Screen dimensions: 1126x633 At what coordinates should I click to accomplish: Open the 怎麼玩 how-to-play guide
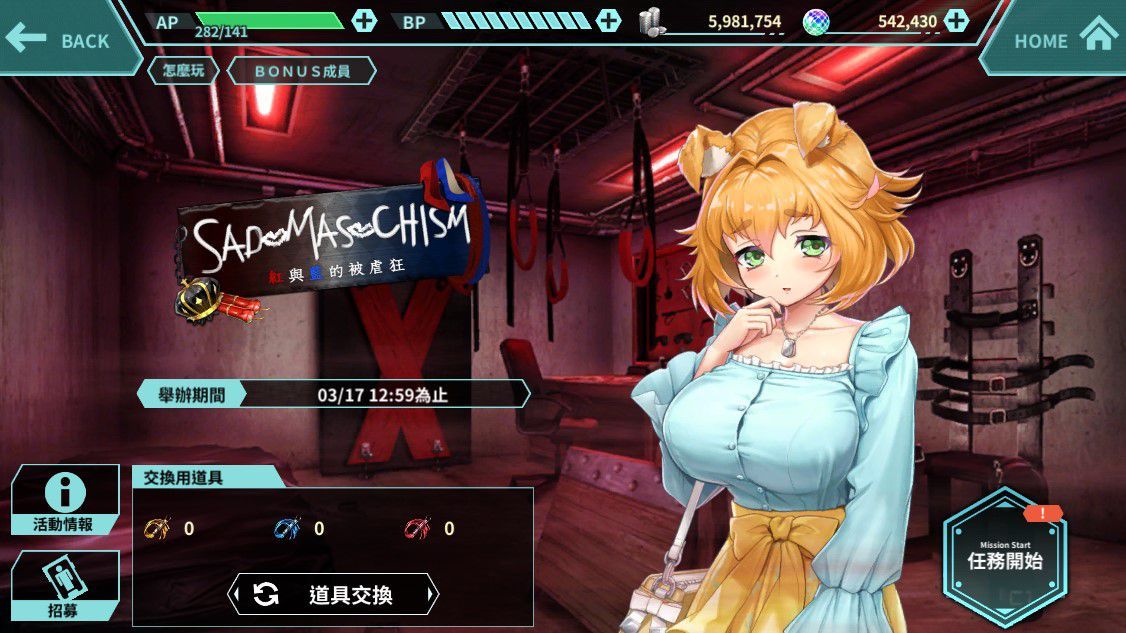click(x=183, y=71)
